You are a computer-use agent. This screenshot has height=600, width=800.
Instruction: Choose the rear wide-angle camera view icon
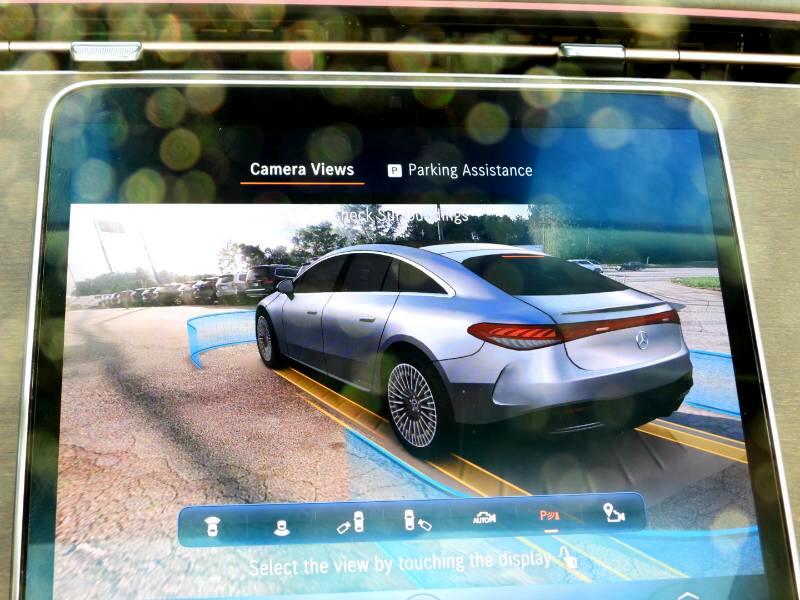(282, 523)
